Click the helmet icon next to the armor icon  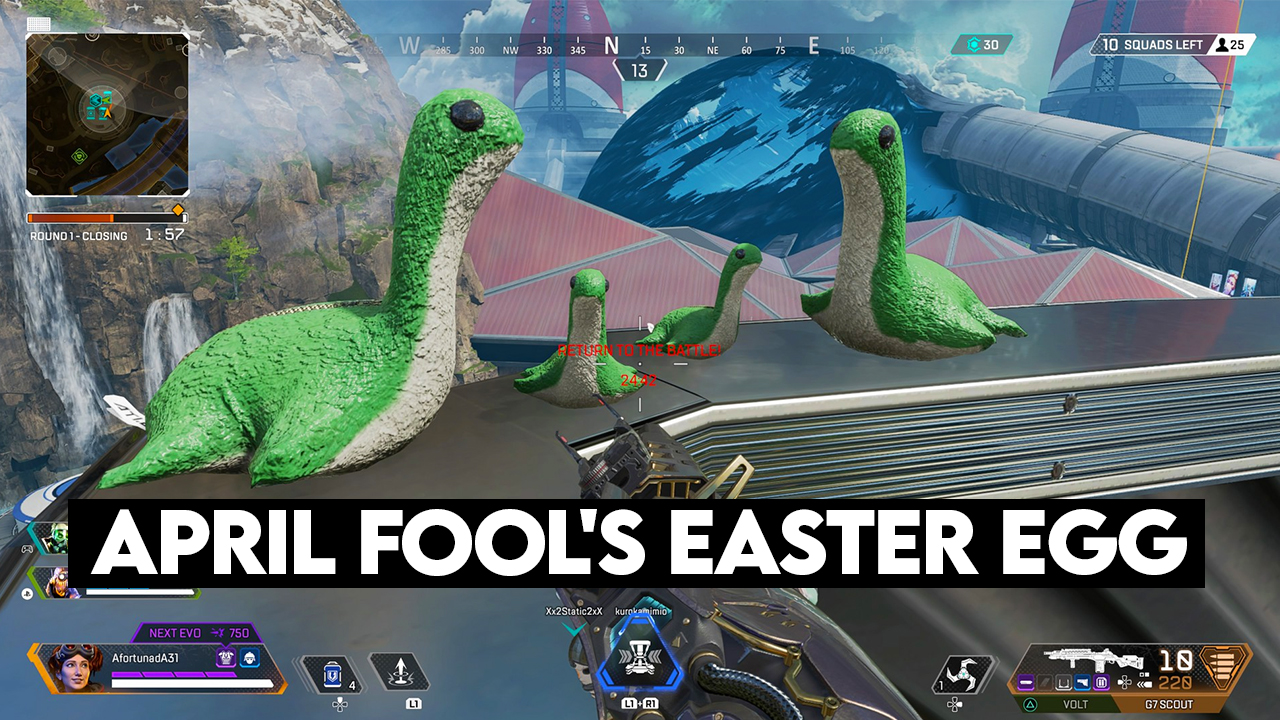tap(249, 658)
